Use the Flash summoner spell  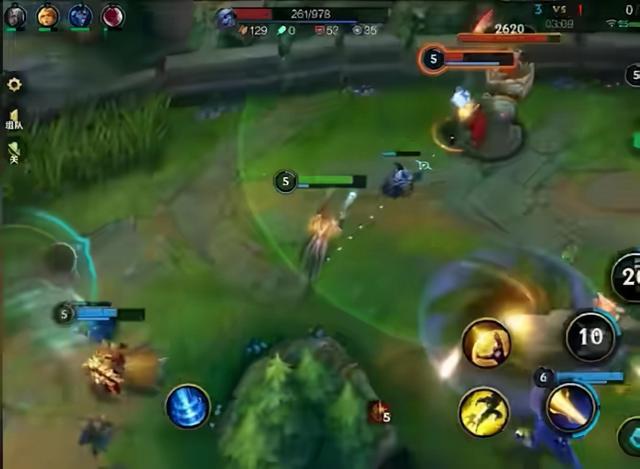click(484, 412)
